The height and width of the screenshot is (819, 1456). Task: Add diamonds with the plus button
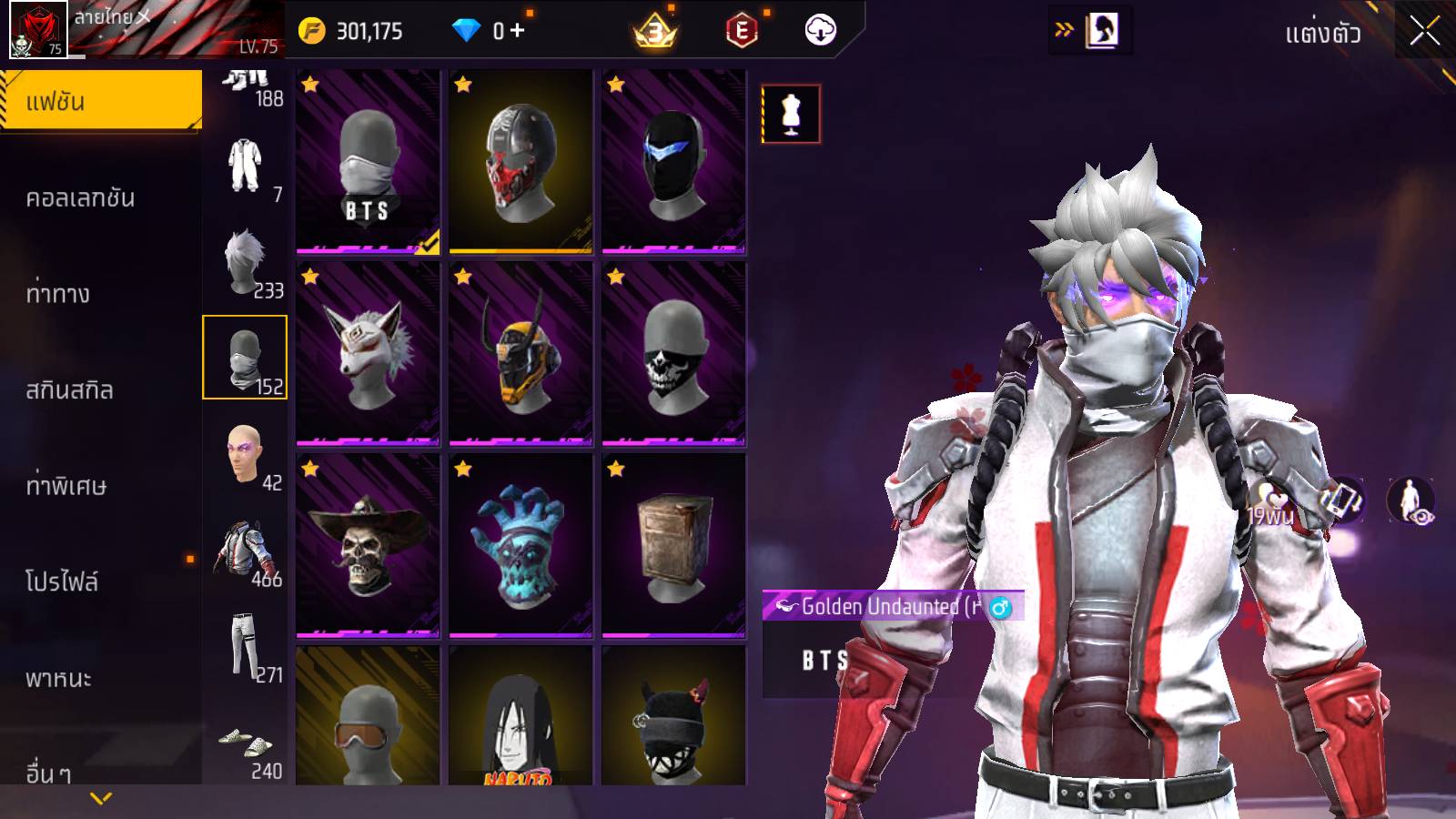(518, 31)
